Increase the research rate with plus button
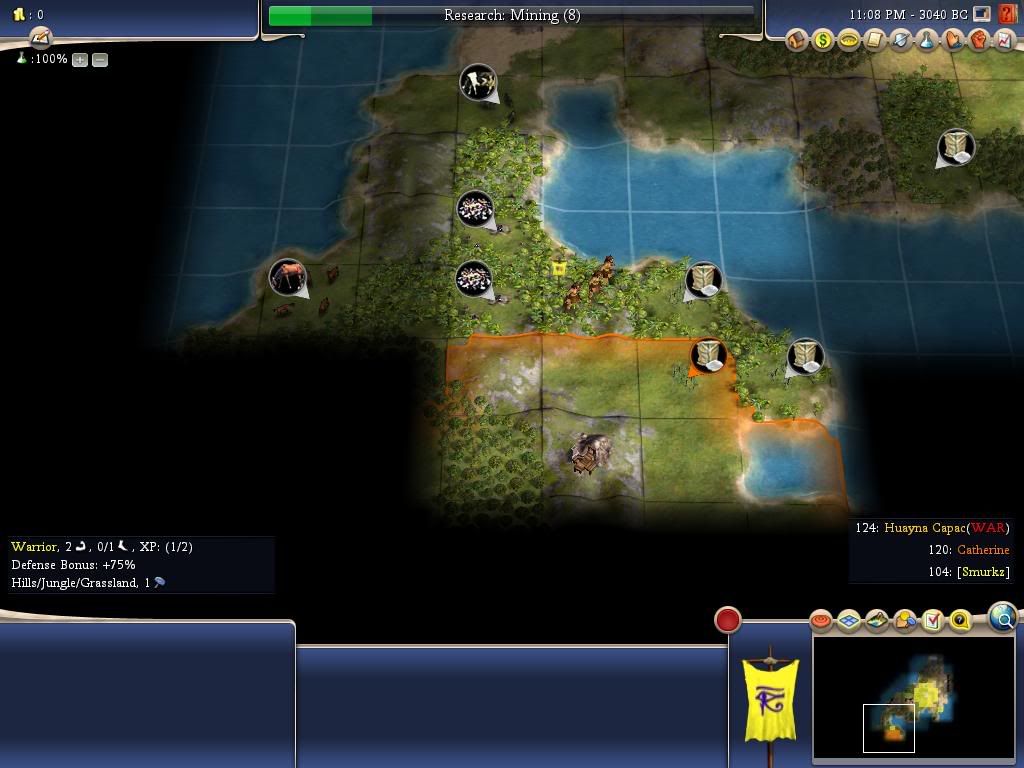Viewport: 1024px width, 768px height. (x=80, y=60)
